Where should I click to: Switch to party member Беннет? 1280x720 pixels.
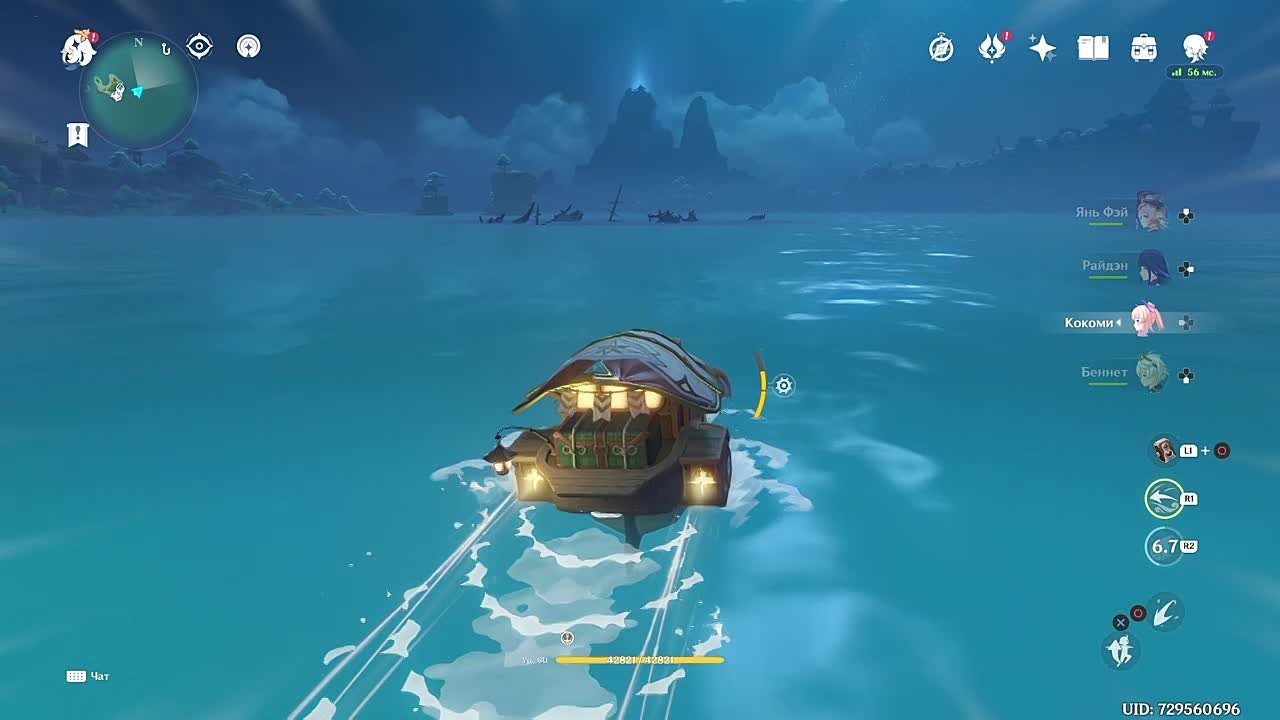tap(1151, 374)
